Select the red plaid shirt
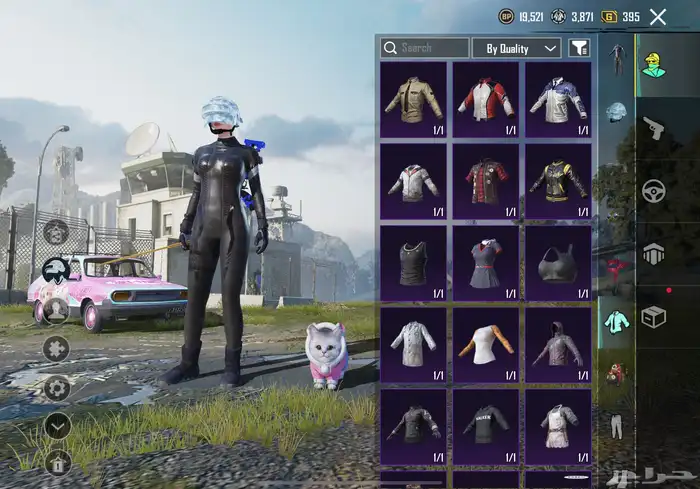The width and height of the screenshot is (700, 489). 486,180
